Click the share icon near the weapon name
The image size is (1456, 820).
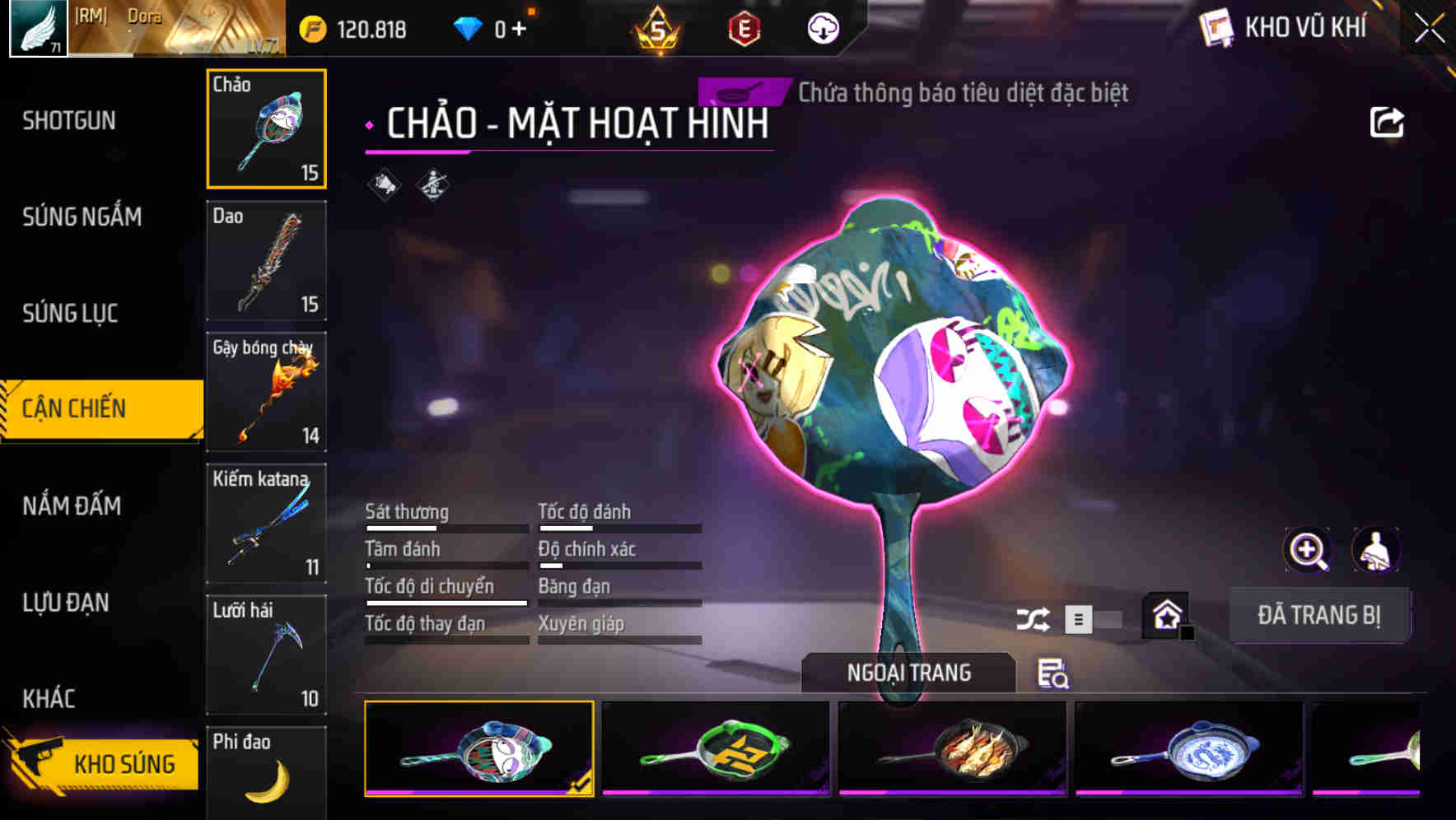(1387, 120)
